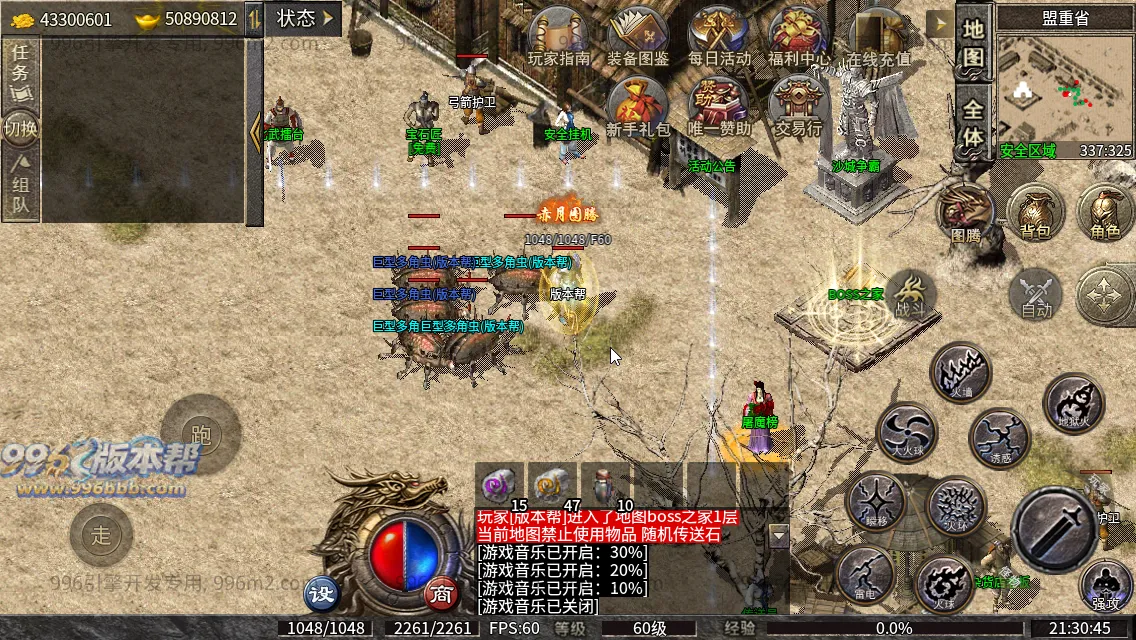Open the 装备图鉴 equipment codex

coord(638,36)
